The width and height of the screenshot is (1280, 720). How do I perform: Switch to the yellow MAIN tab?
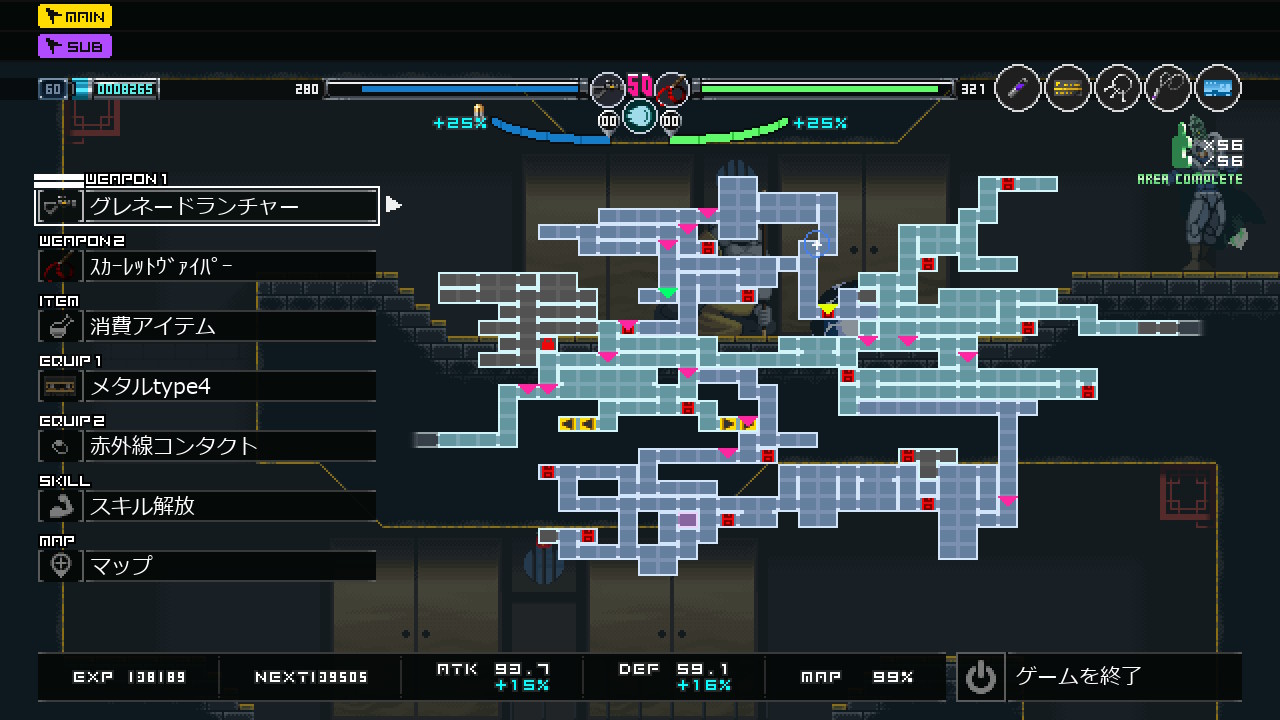point(75,16)
